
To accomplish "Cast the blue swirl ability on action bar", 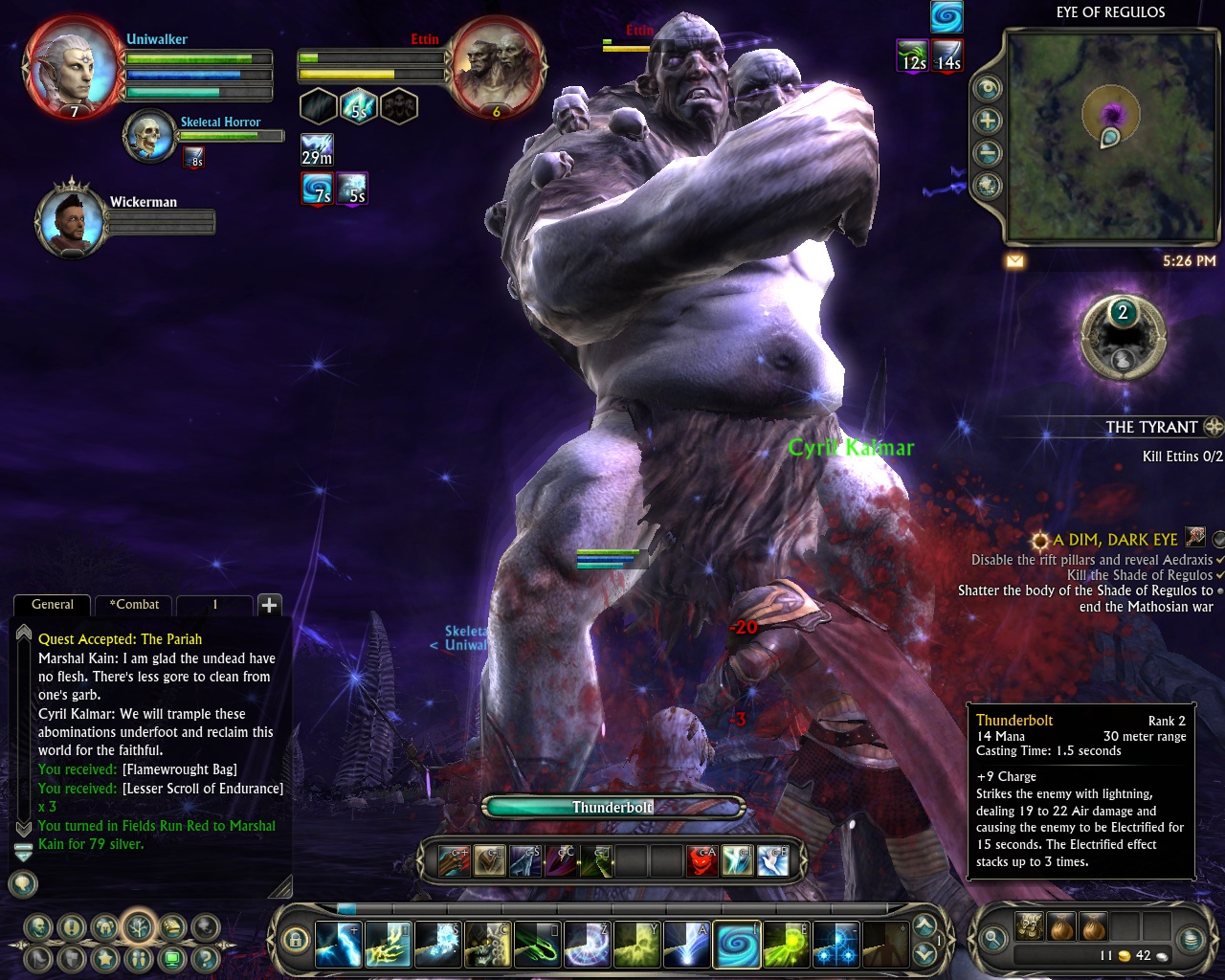I will (x=736, y=946).
